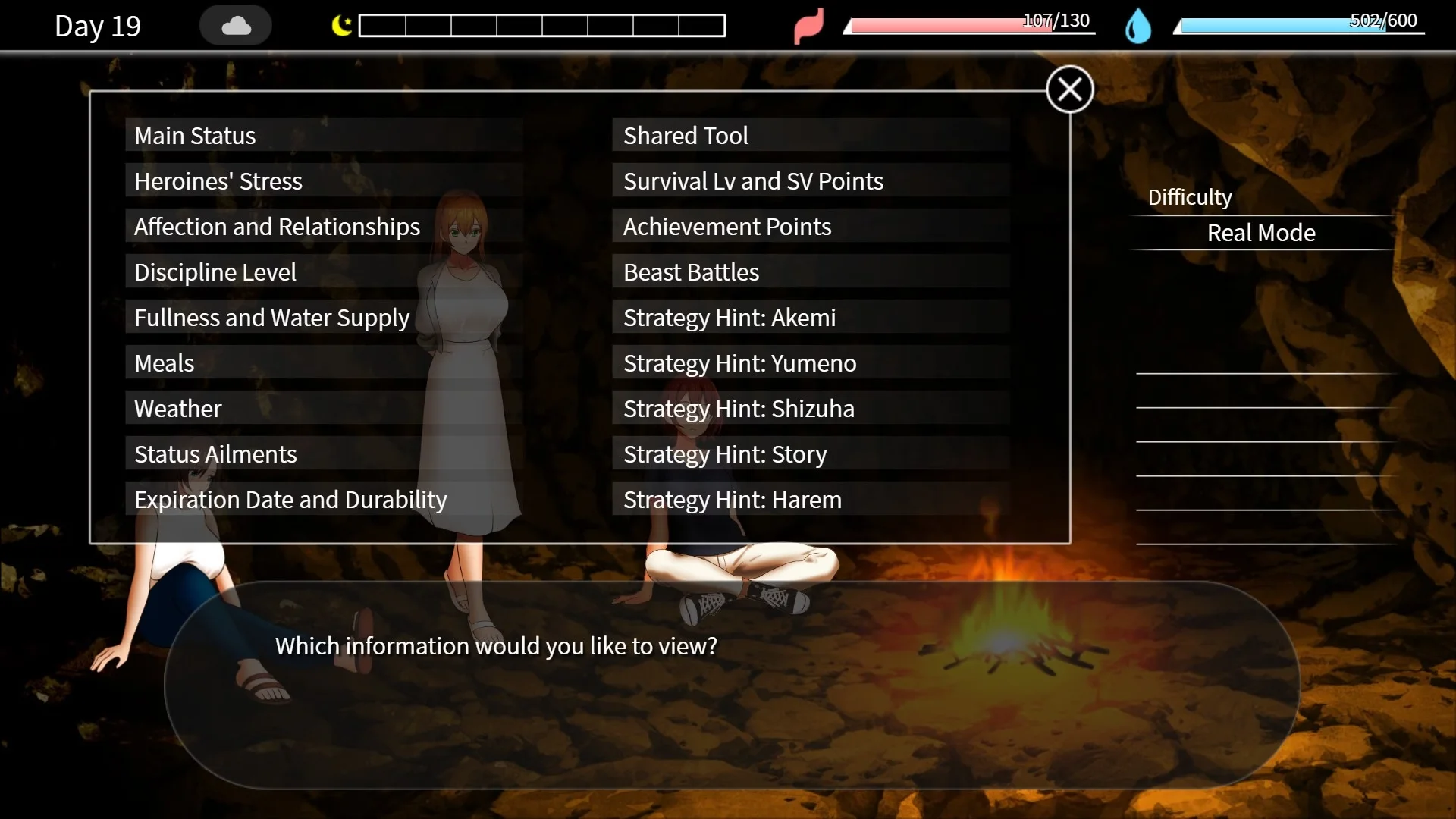Screen dimensions: 1456x819
Task: Show the Weather information
Action: (x=324, y=409)
